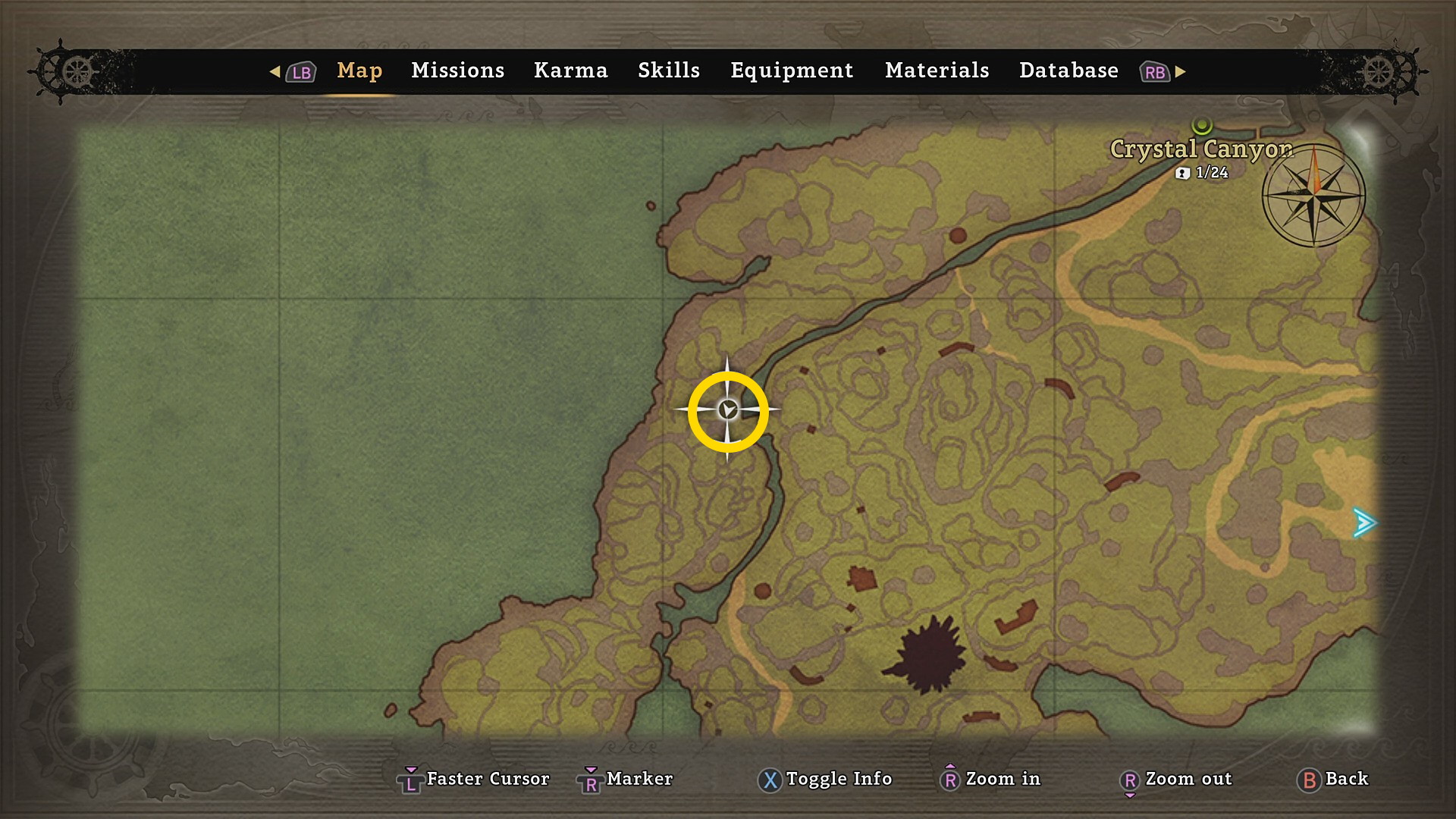Open the Missions tab
Viewport: 1456px width, 819px height.
pos(457,71)
